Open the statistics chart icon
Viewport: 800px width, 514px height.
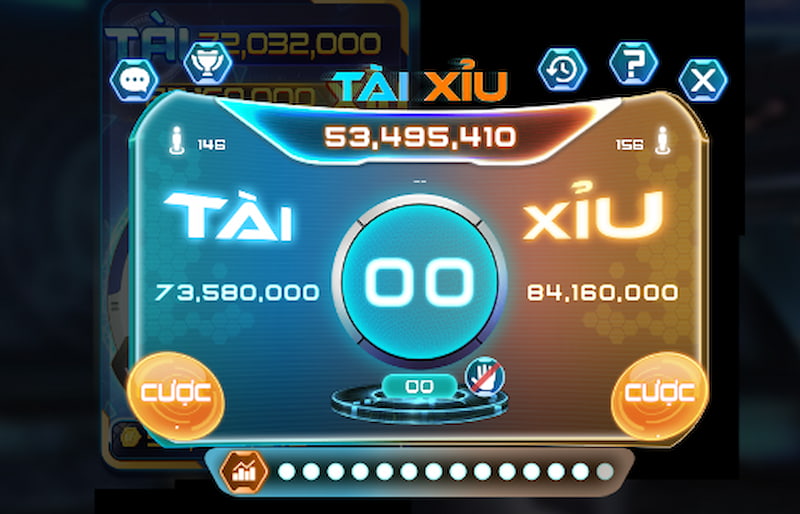(x=243, y=471)
